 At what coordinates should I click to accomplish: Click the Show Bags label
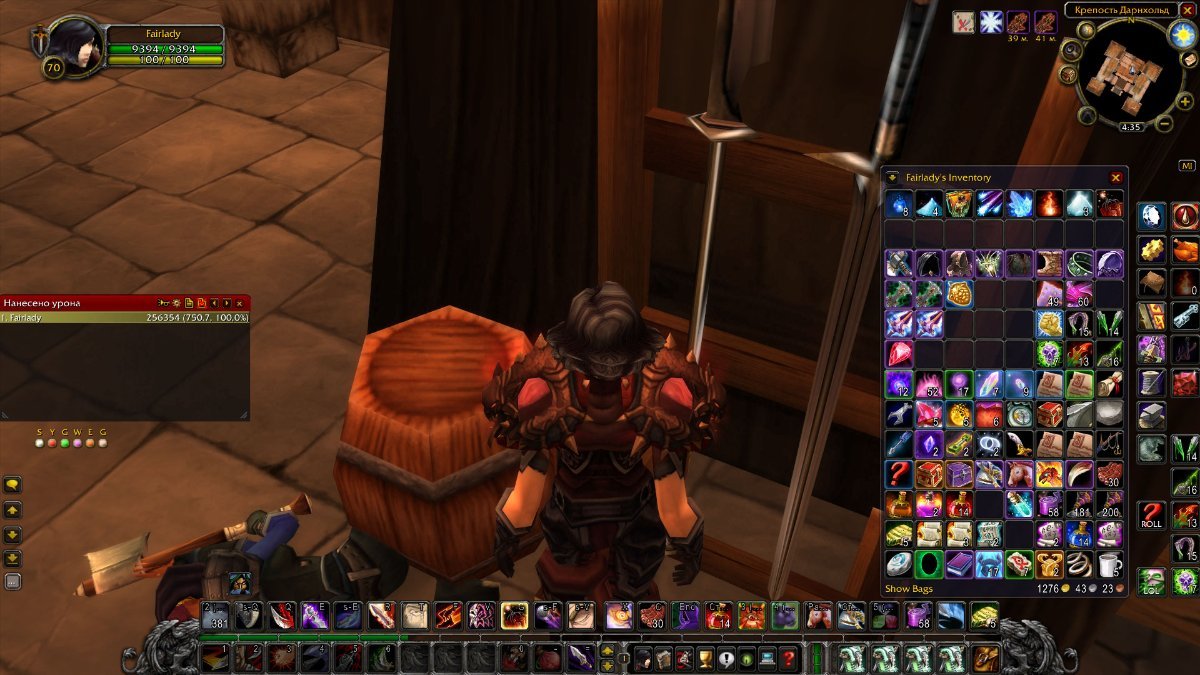click(x=910, y=589)
